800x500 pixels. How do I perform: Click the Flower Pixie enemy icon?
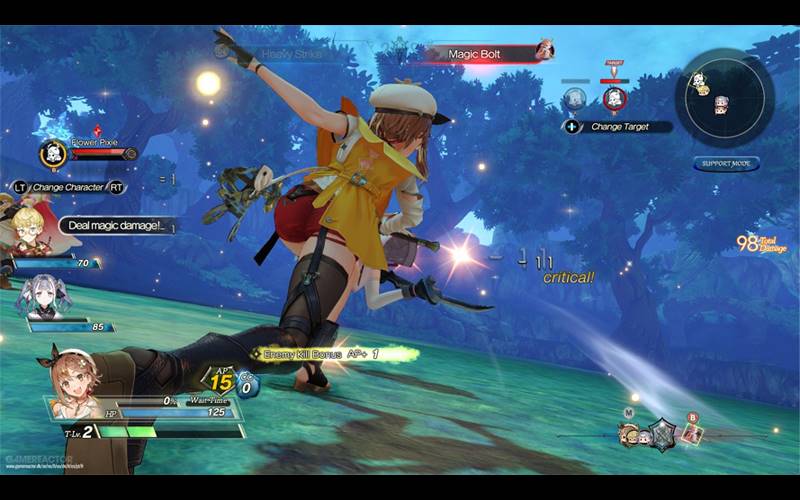(53, 153)
